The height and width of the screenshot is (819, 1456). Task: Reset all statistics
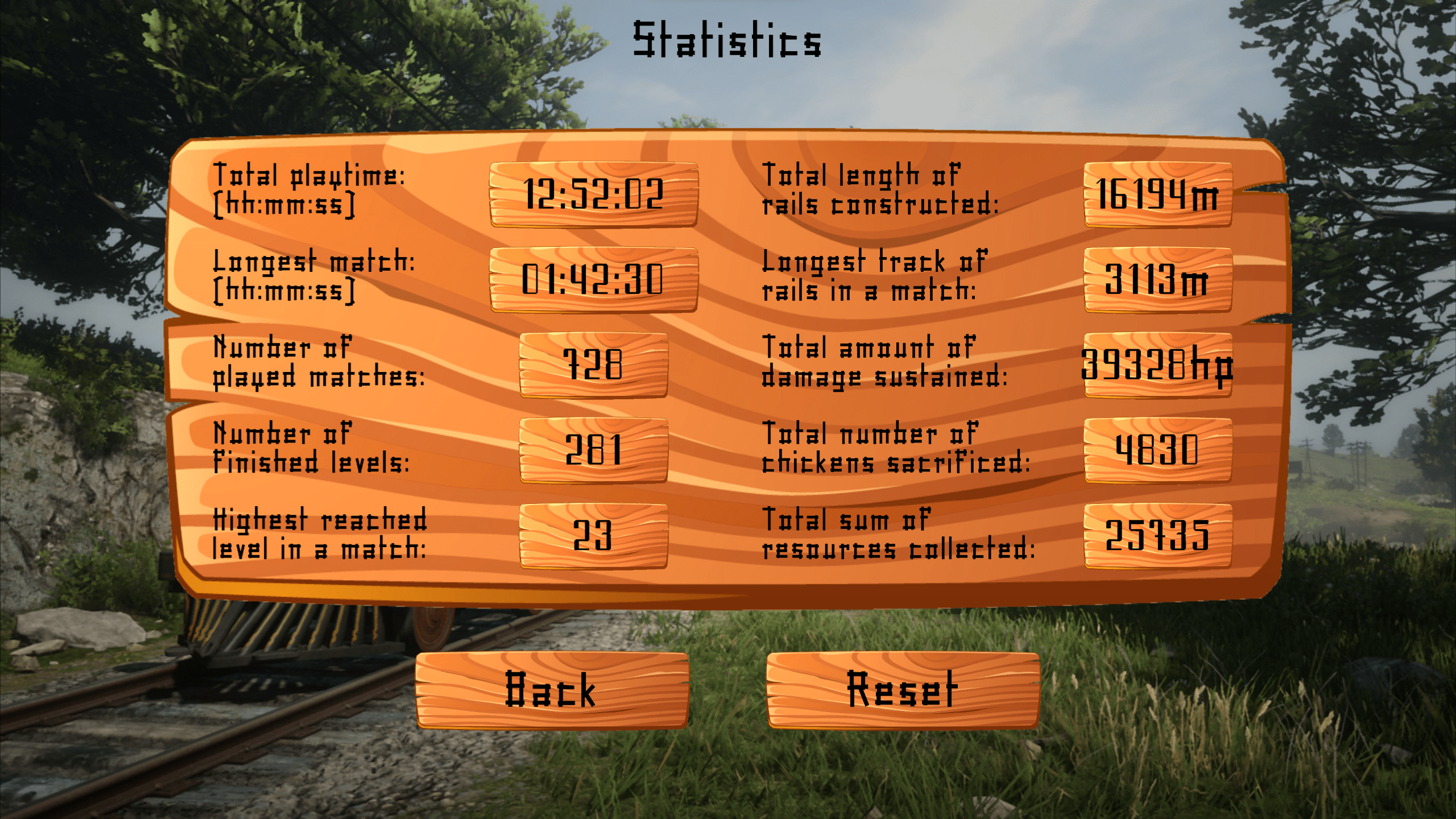click(903, 689)
